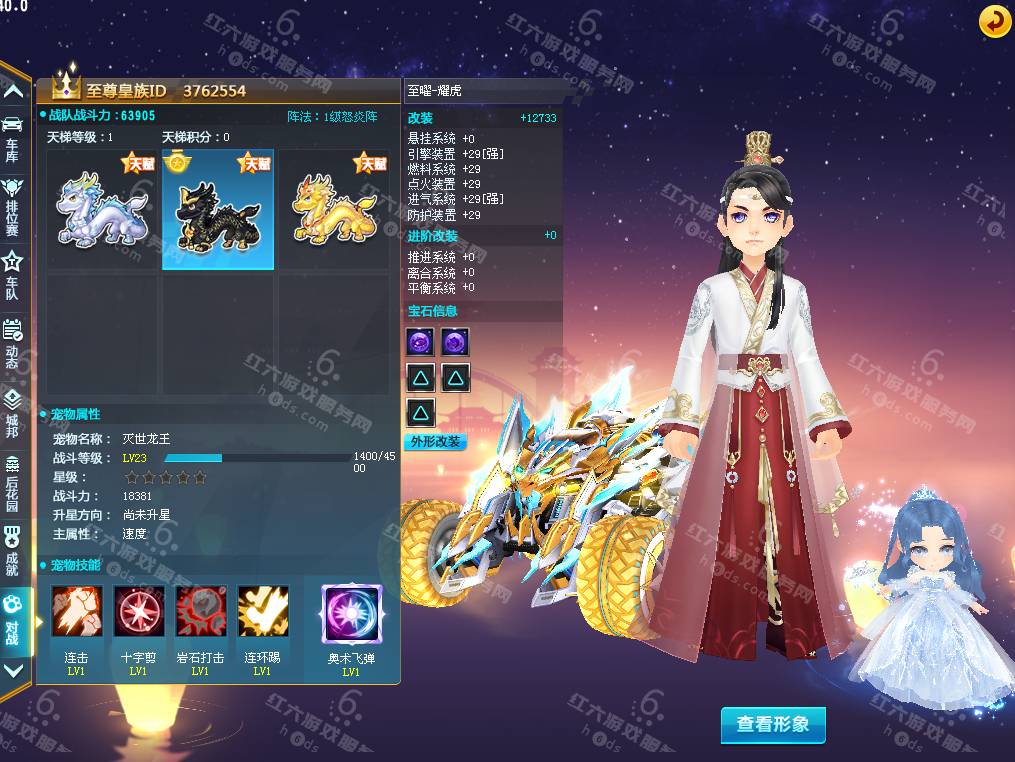Select the 十字剪 skill icon
Viewport: 1015px width, 762px height.
pos(139,612)
